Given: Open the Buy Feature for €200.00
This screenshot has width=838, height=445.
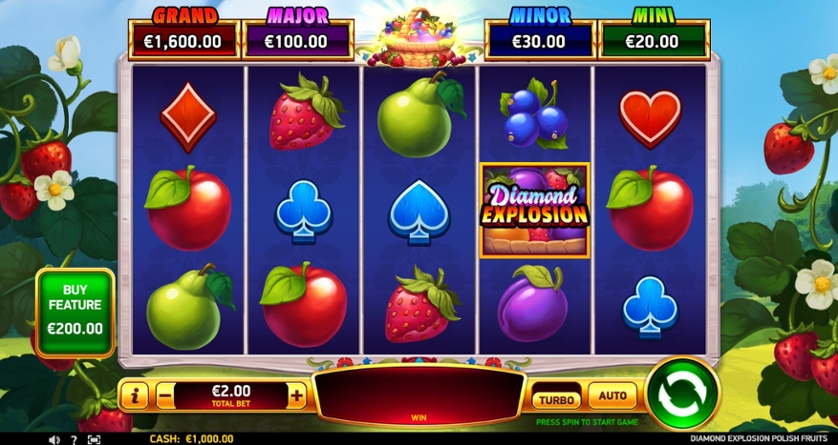Looking at the screenshot, I should [x=76, y=312].
